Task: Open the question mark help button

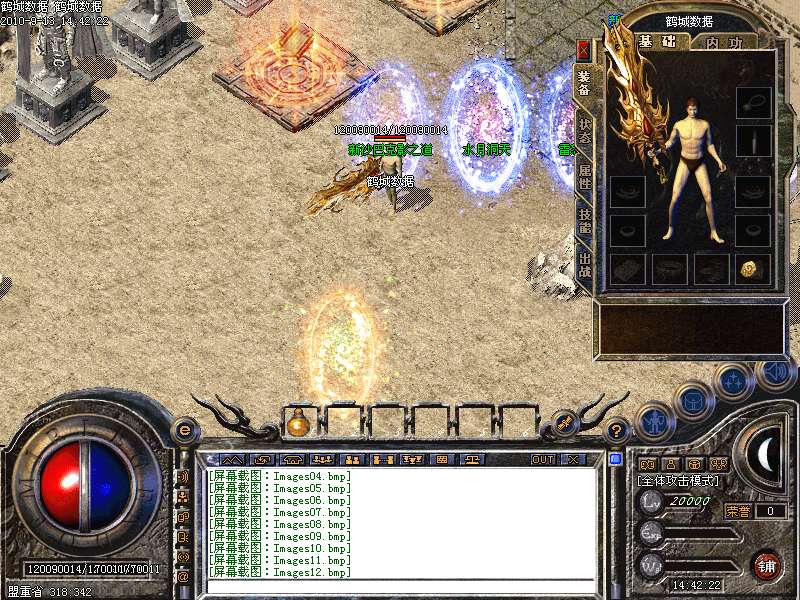Action: click(618, 431)
